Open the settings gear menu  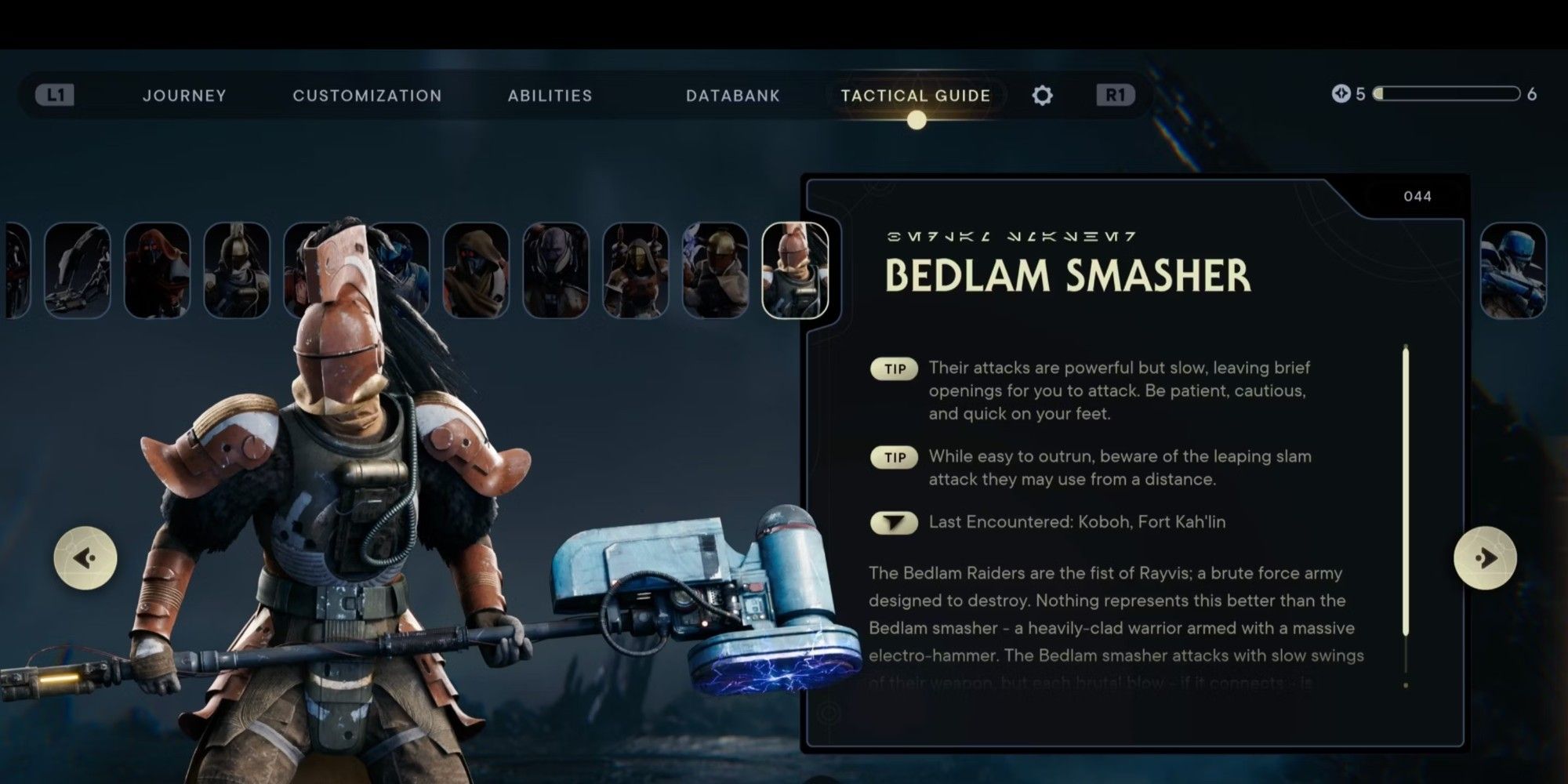pos(1043,95)
